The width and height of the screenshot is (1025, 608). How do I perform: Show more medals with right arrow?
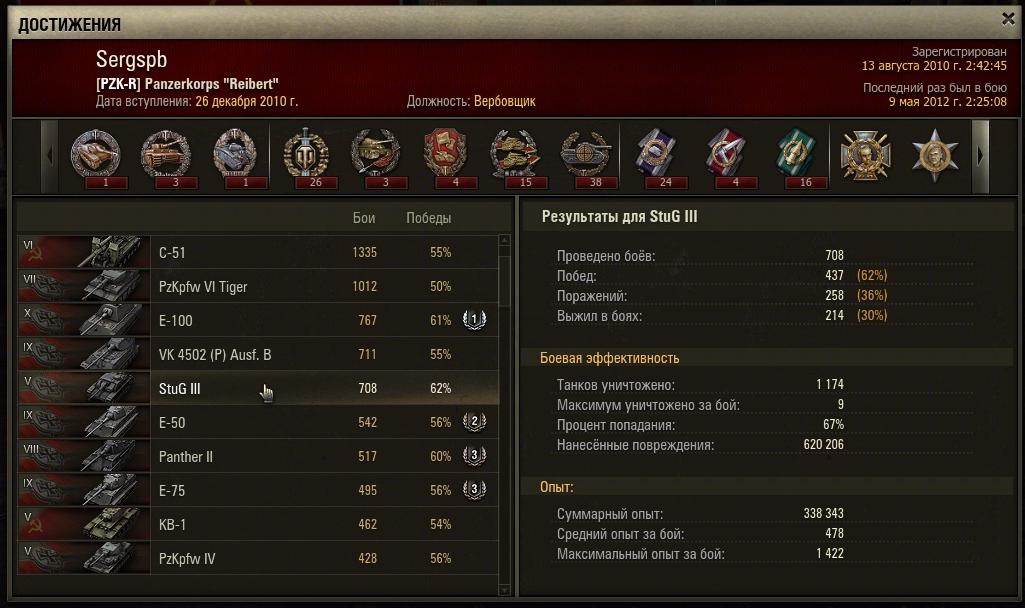[x=980, y=155]
